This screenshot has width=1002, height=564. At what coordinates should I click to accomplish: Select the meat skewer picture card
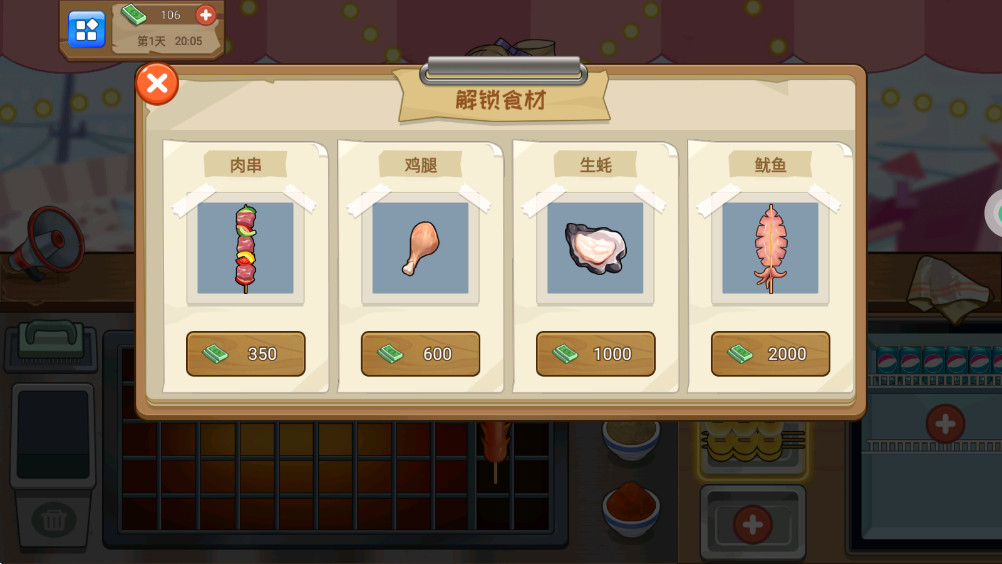(x=245, y=248)
